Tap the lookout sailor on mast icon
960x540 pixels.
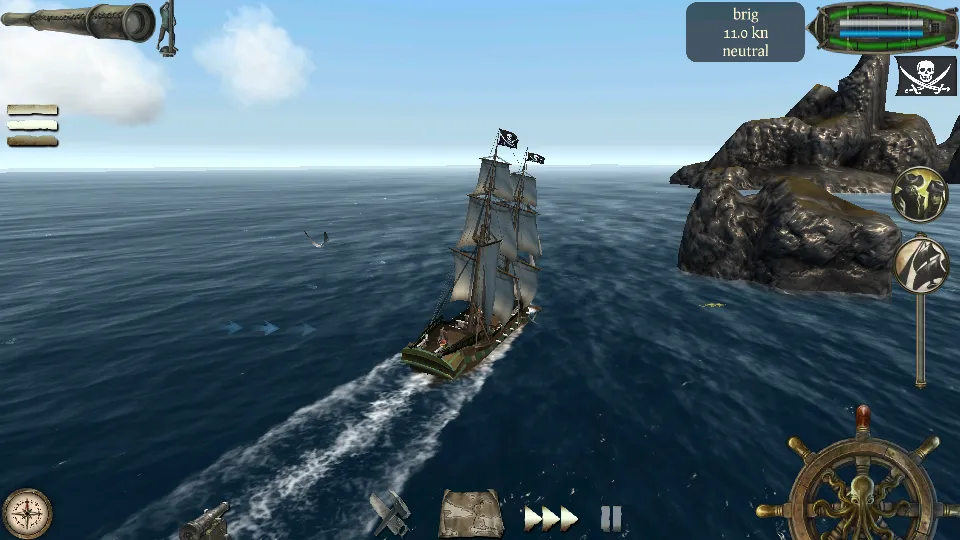click(x=167, y=27)
